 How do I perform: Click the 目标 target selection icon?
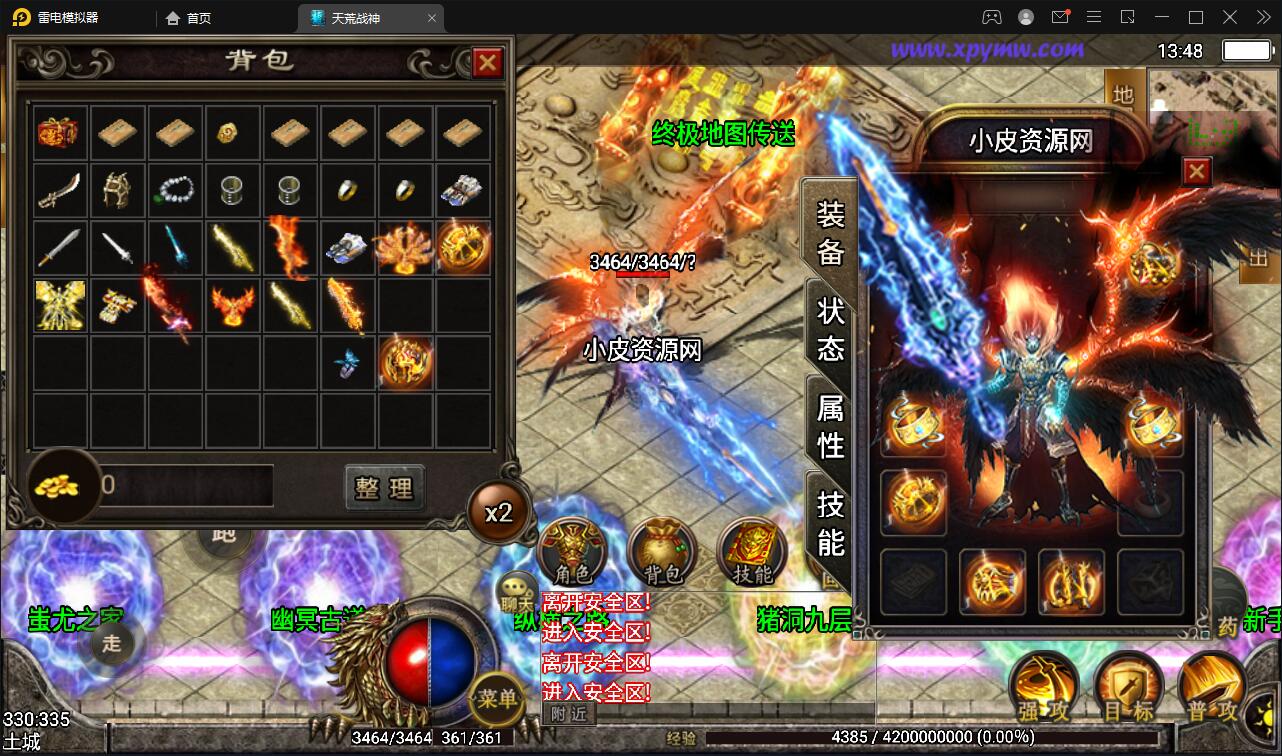click(1128, 686)
